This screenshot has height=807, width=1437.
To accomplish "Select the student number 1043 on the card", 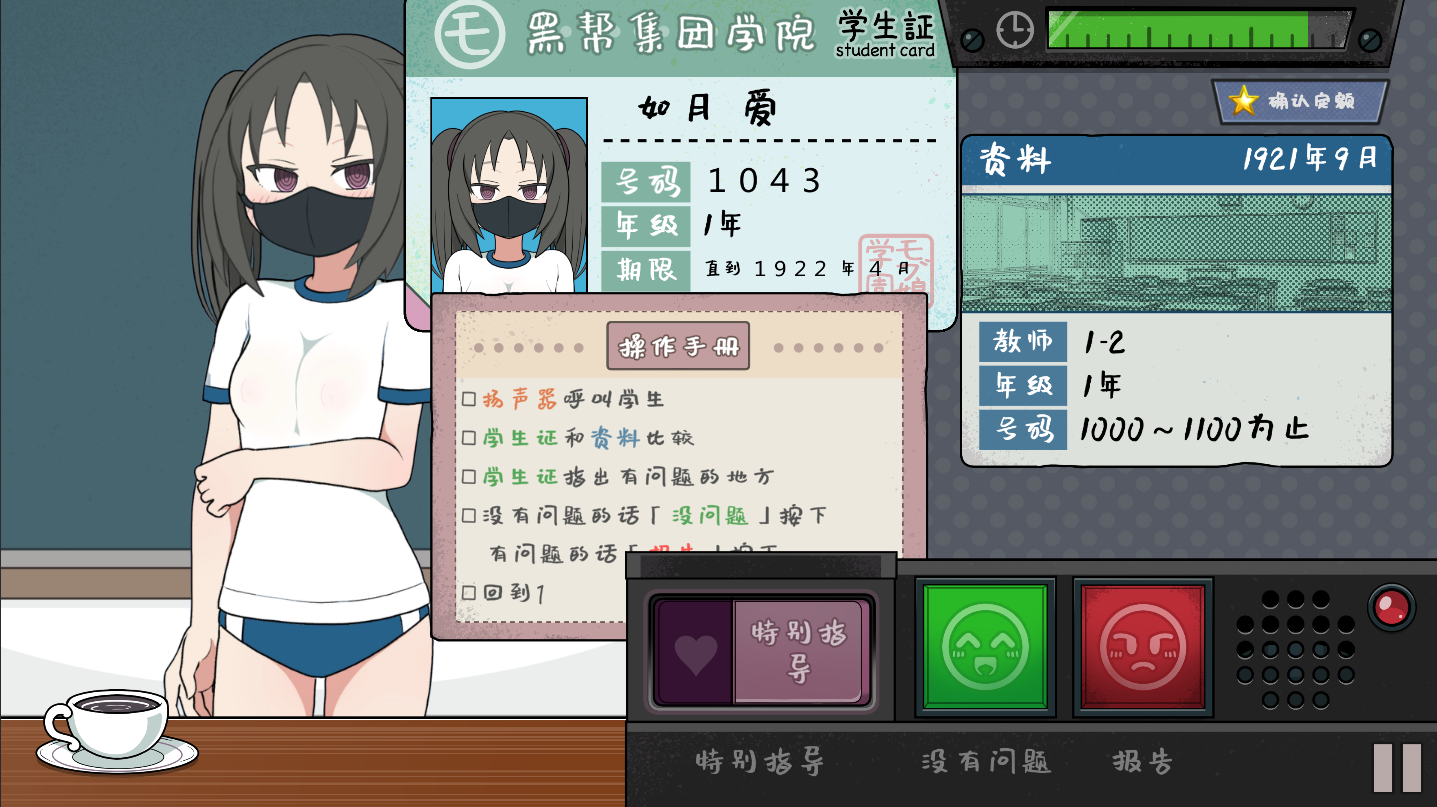I will pos(765,181).
